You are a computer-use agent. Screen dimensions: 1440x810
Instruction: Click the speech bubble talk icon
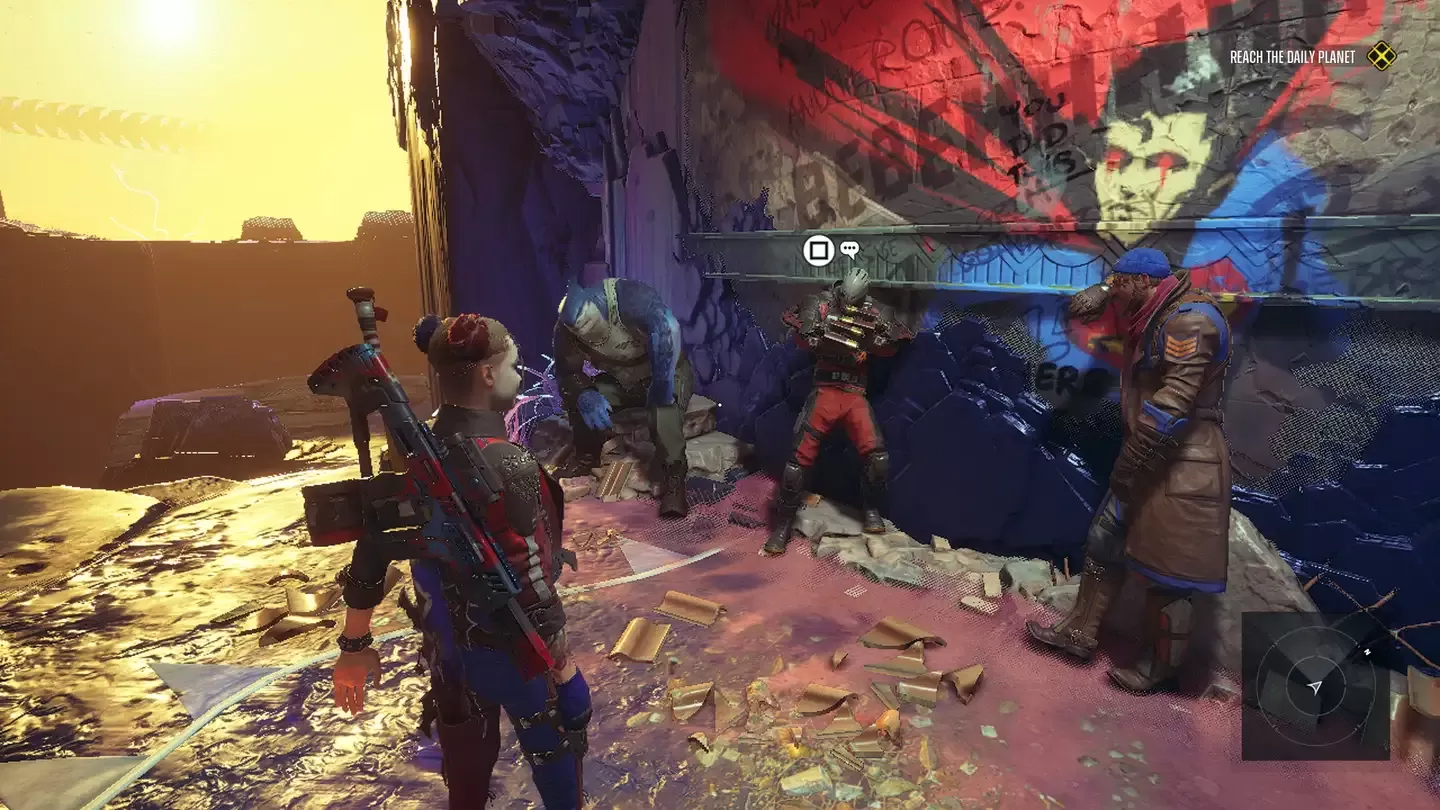(849, 250)
